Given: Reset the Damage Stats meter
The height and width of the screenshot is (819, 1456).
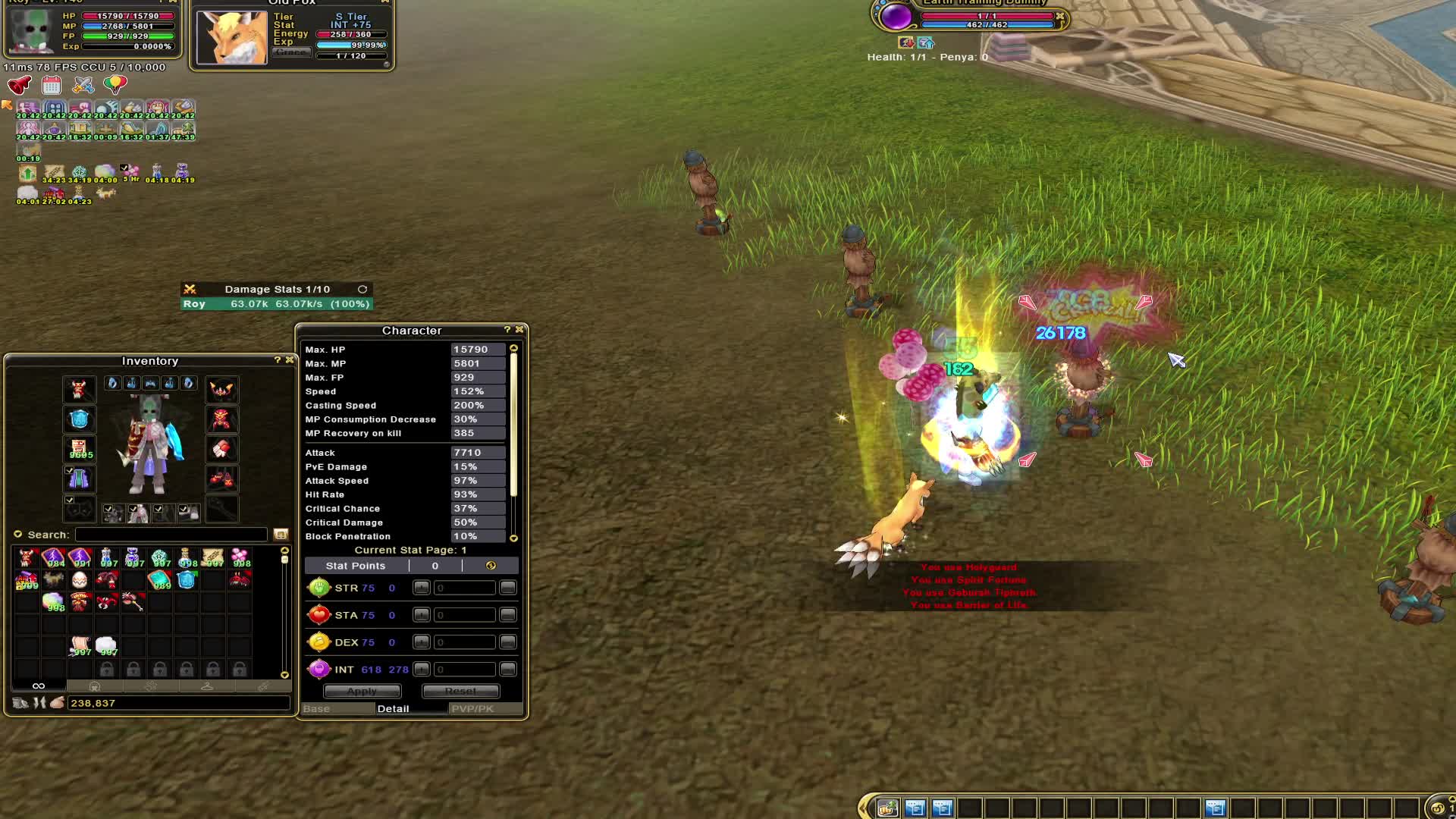Looking at the screenshot, I should [x=362, y=290].
